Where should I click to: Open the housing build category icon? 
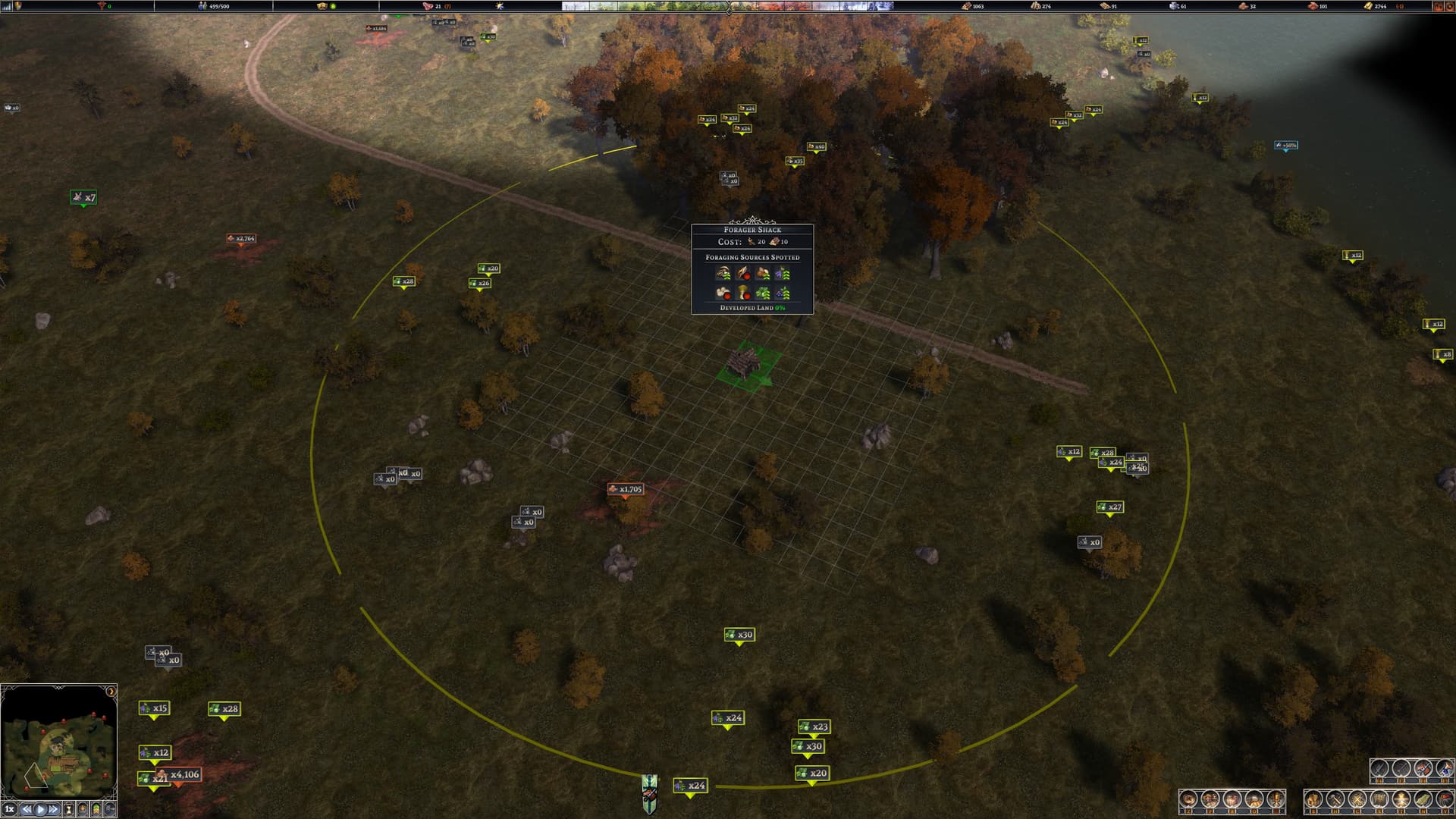[x=1314, y=799]
